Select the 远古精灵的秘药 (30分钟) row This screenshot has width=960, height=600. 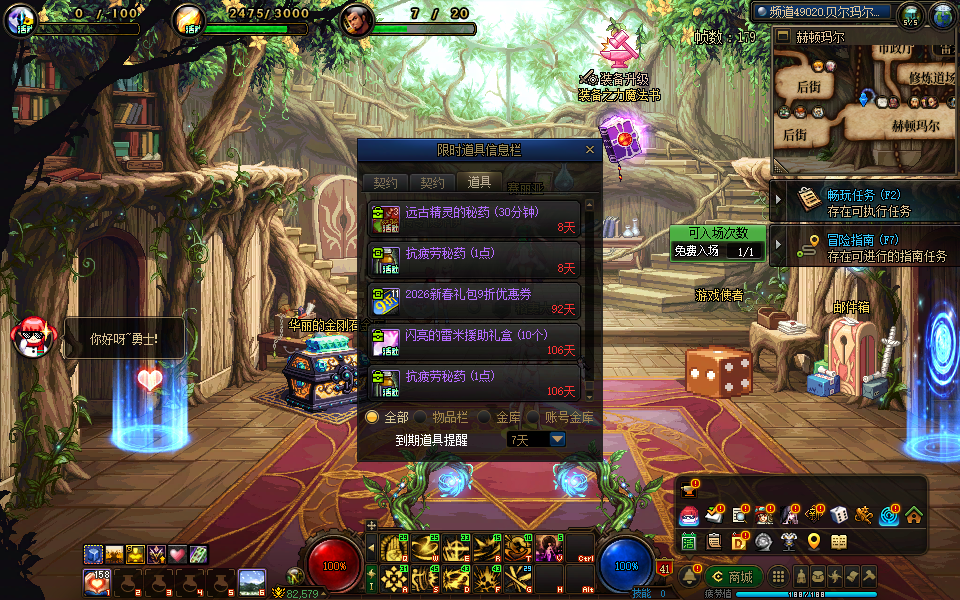(474, 219)
